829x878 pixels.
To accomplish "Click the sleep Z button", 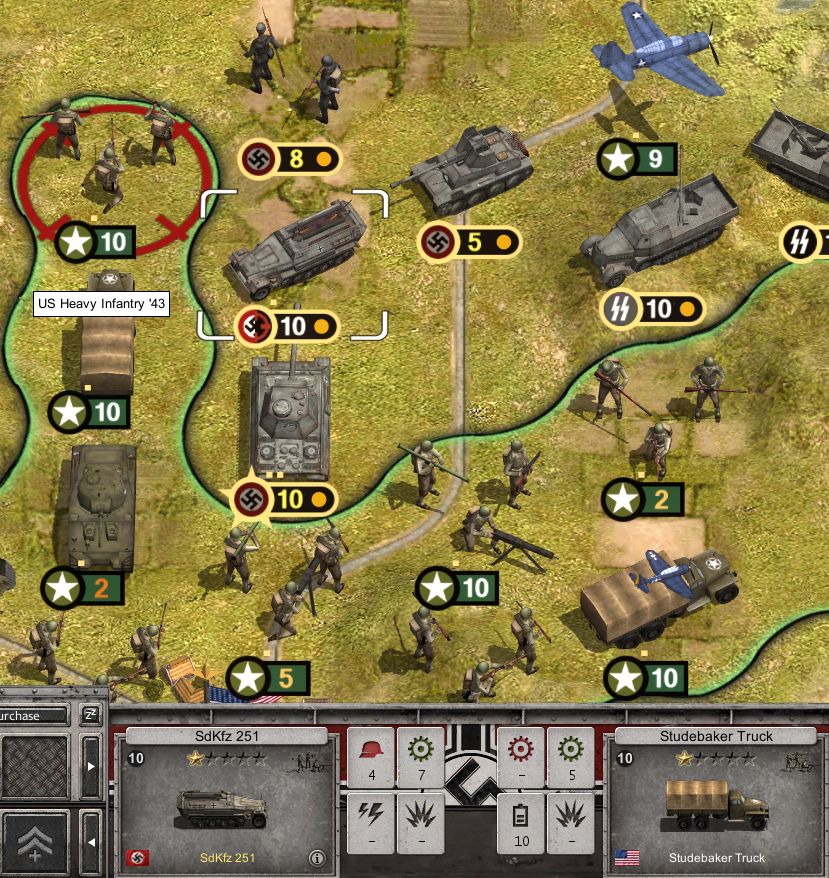I will pos(90,715).
